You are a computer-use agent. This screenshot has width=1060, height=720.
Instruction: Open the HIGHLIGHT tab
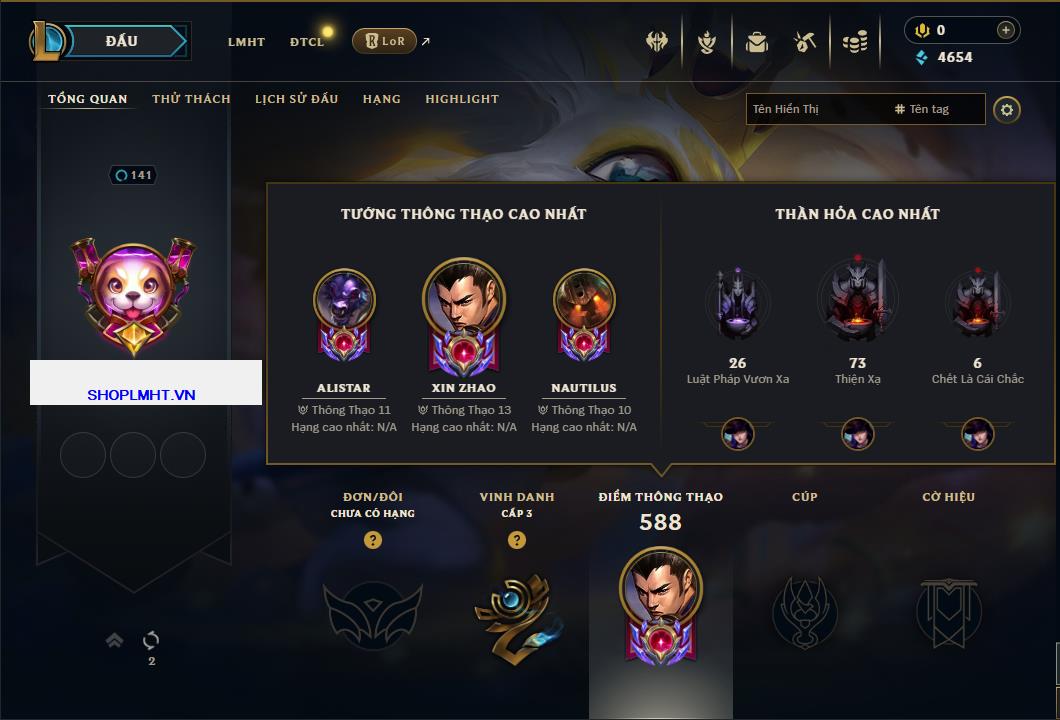pyautogui.click(x=461, y=99)
